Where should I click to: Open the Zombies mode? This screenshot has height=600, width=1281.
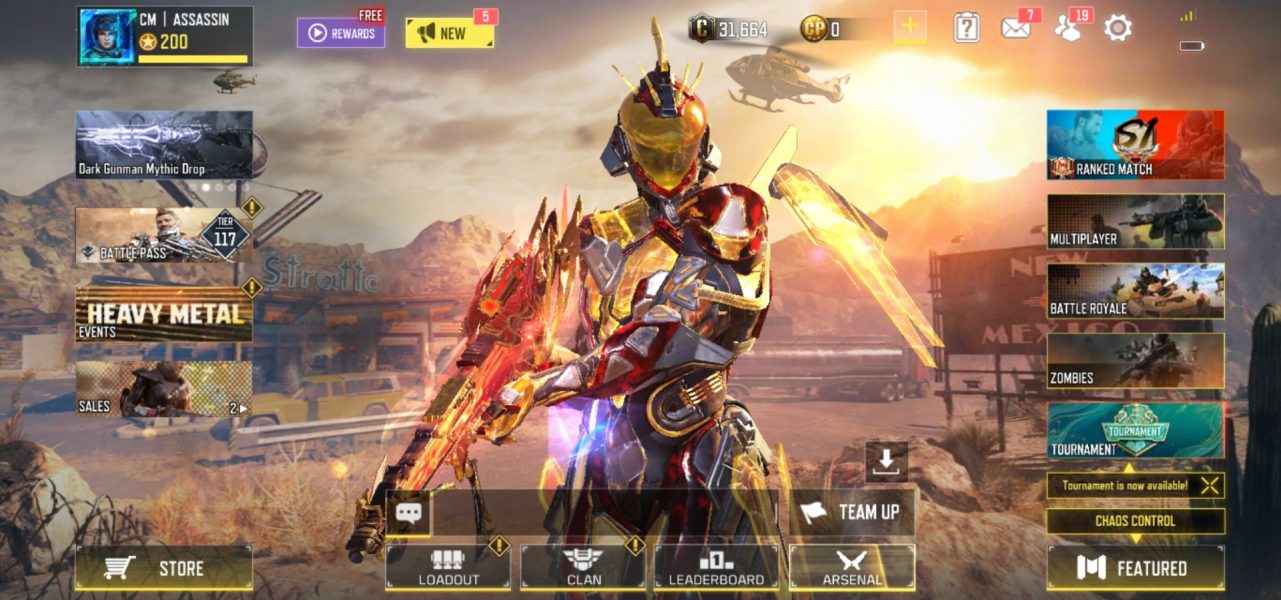(1135, 361)
